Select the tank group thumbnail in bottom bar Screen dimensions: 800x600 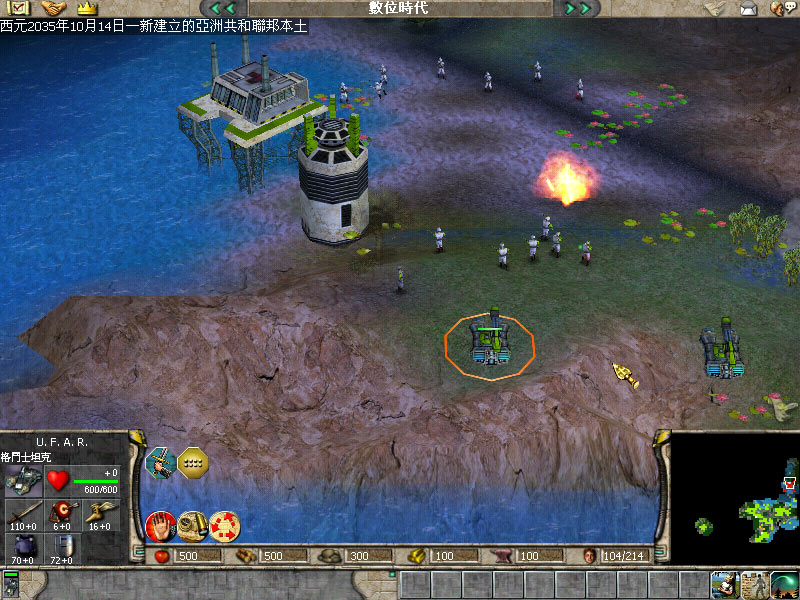point(11,584)
